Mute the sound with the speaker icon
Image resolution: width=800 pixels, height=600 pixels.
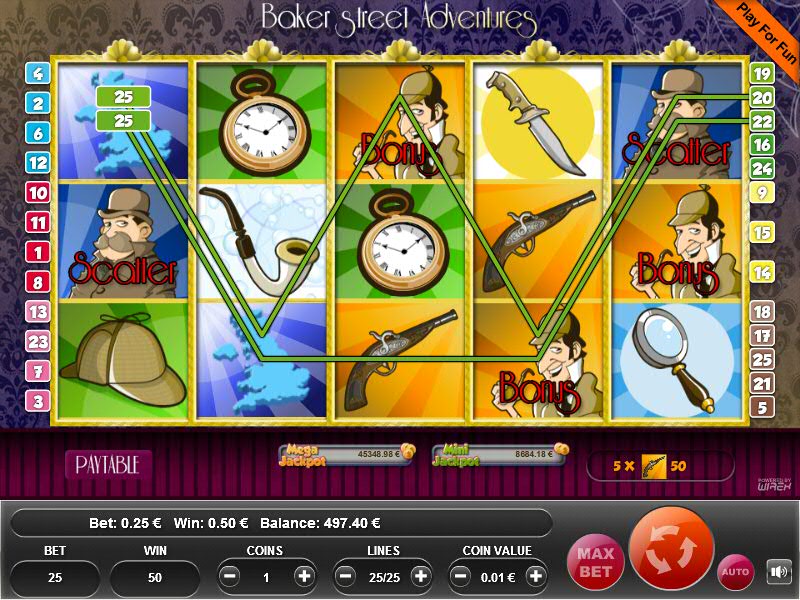pyautogui.click(x=778, y=572)
